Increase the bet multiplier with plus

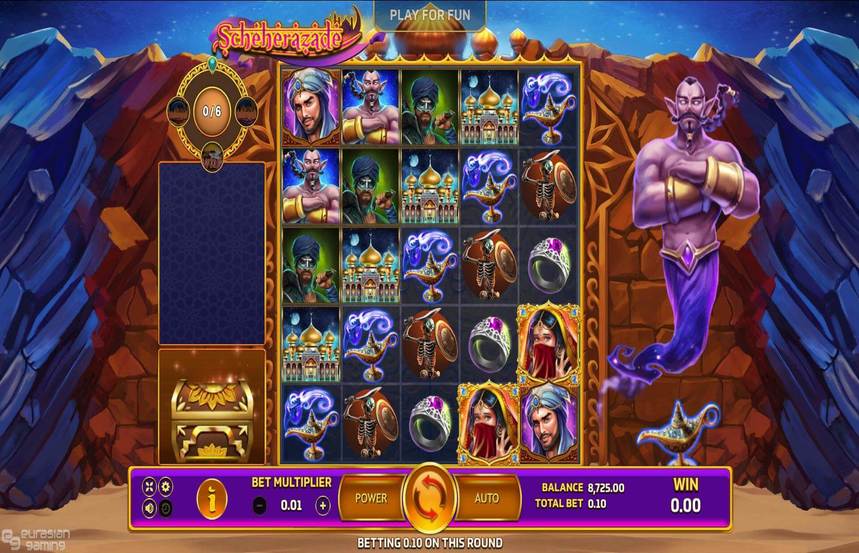(x=322, y=506)
